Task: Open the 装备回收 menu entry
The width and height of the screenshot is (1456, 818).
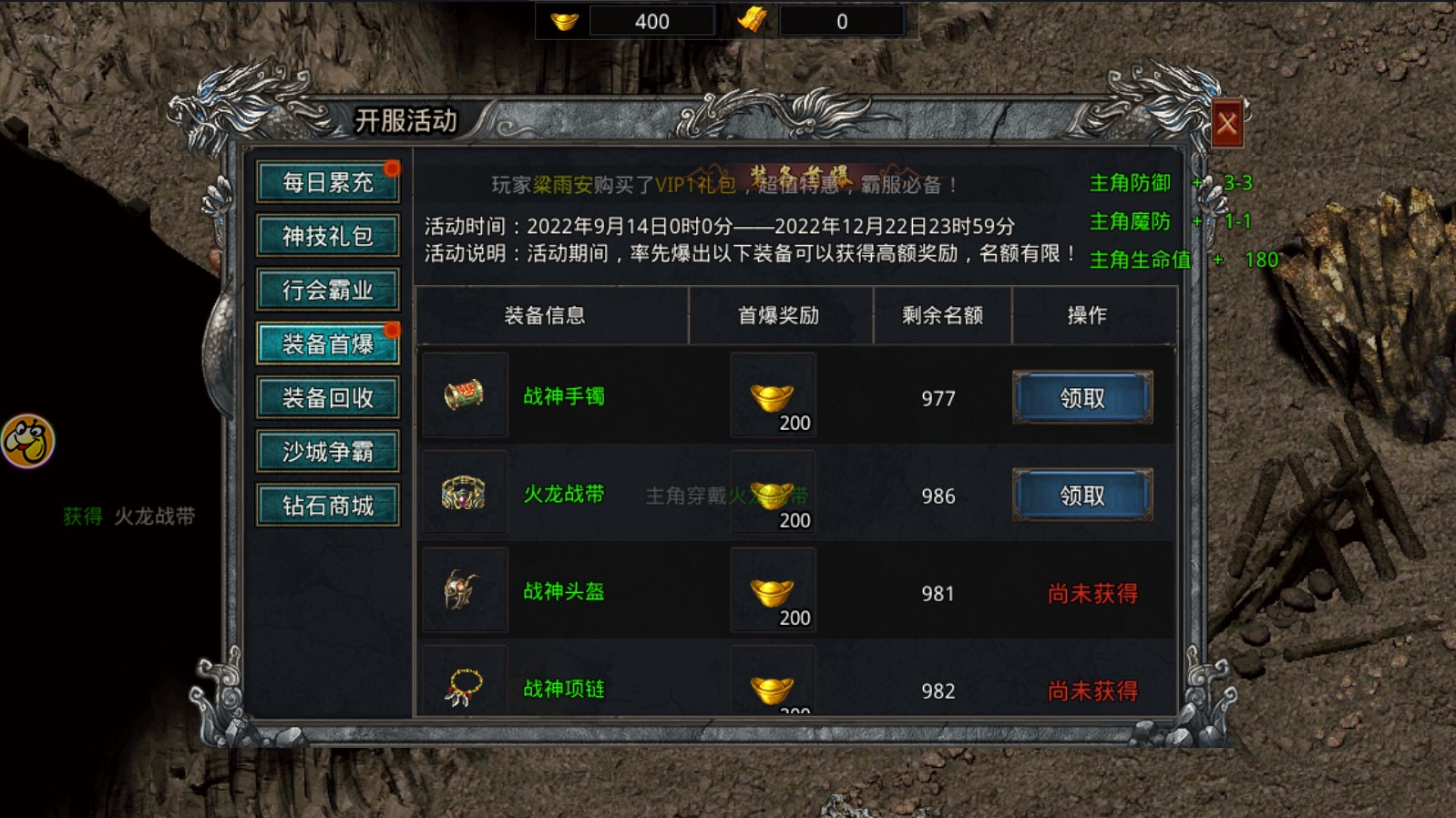Action: click(x=328, y=397)
